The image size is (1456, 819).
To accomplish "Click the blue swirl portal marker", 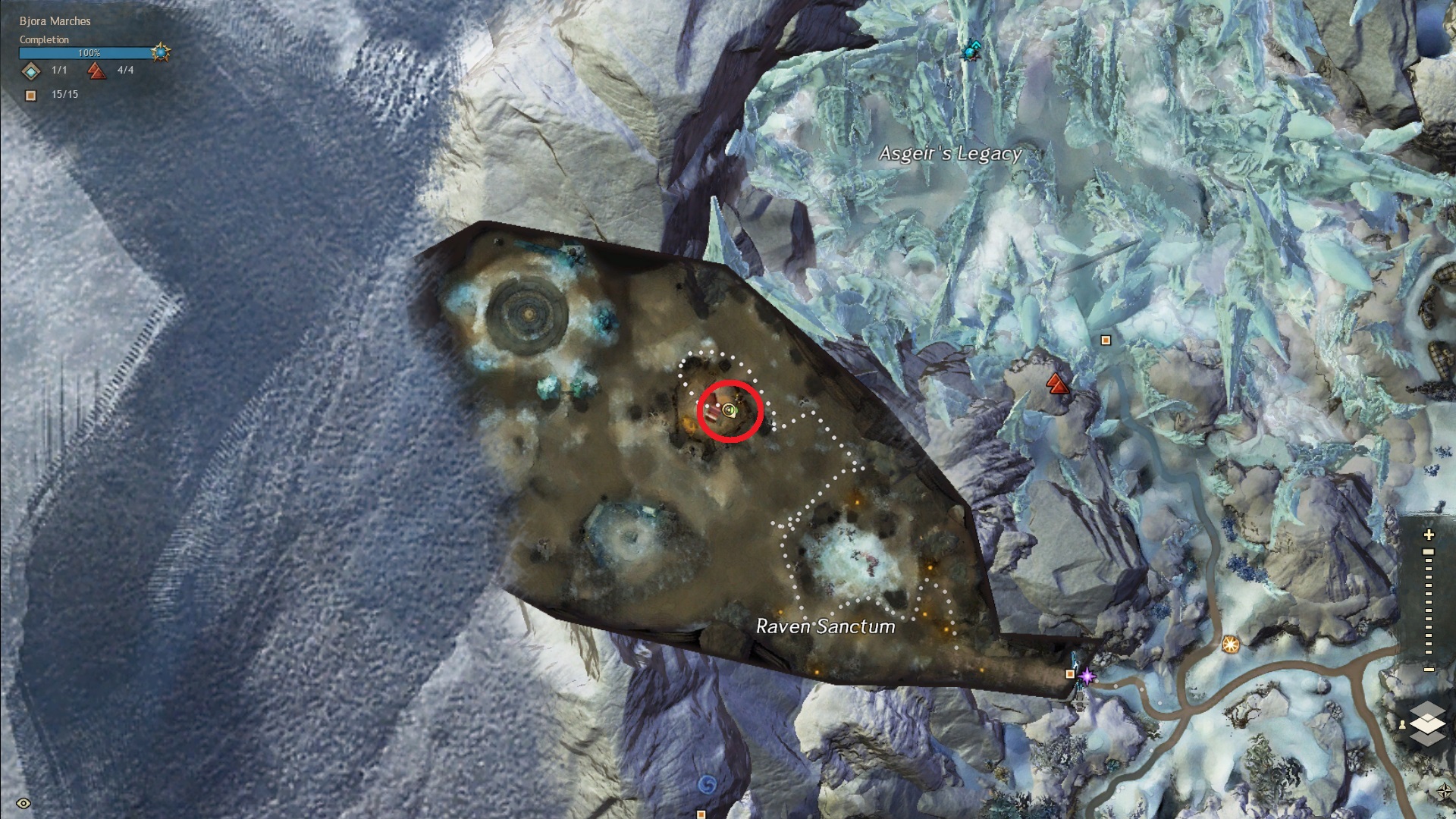I will click(x=707, y=783).
